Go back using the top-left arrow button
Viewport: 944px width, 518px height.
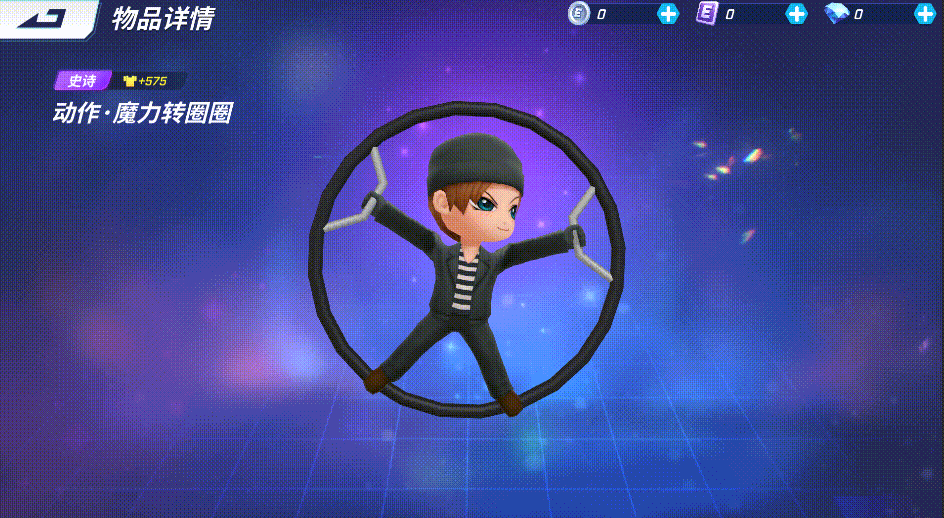coord(44,18)
